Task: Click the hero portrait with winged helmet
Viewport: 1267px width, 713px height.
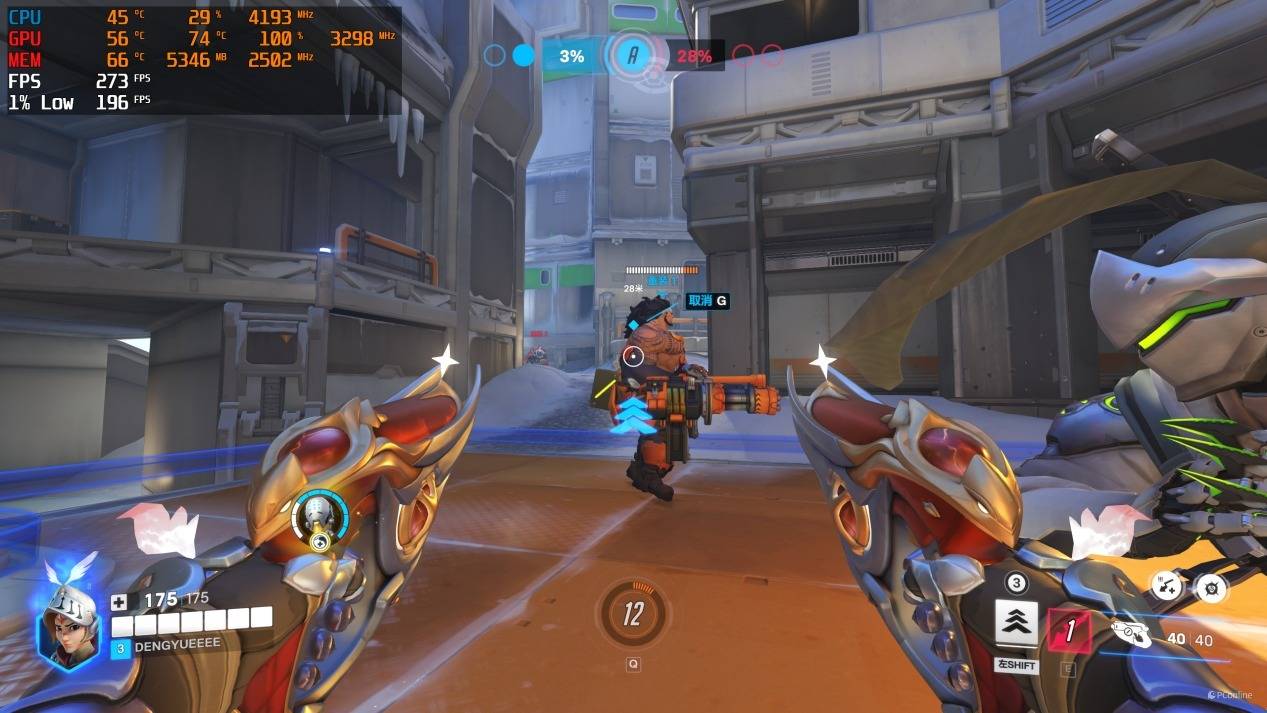Action: click(x=70, y=624)
